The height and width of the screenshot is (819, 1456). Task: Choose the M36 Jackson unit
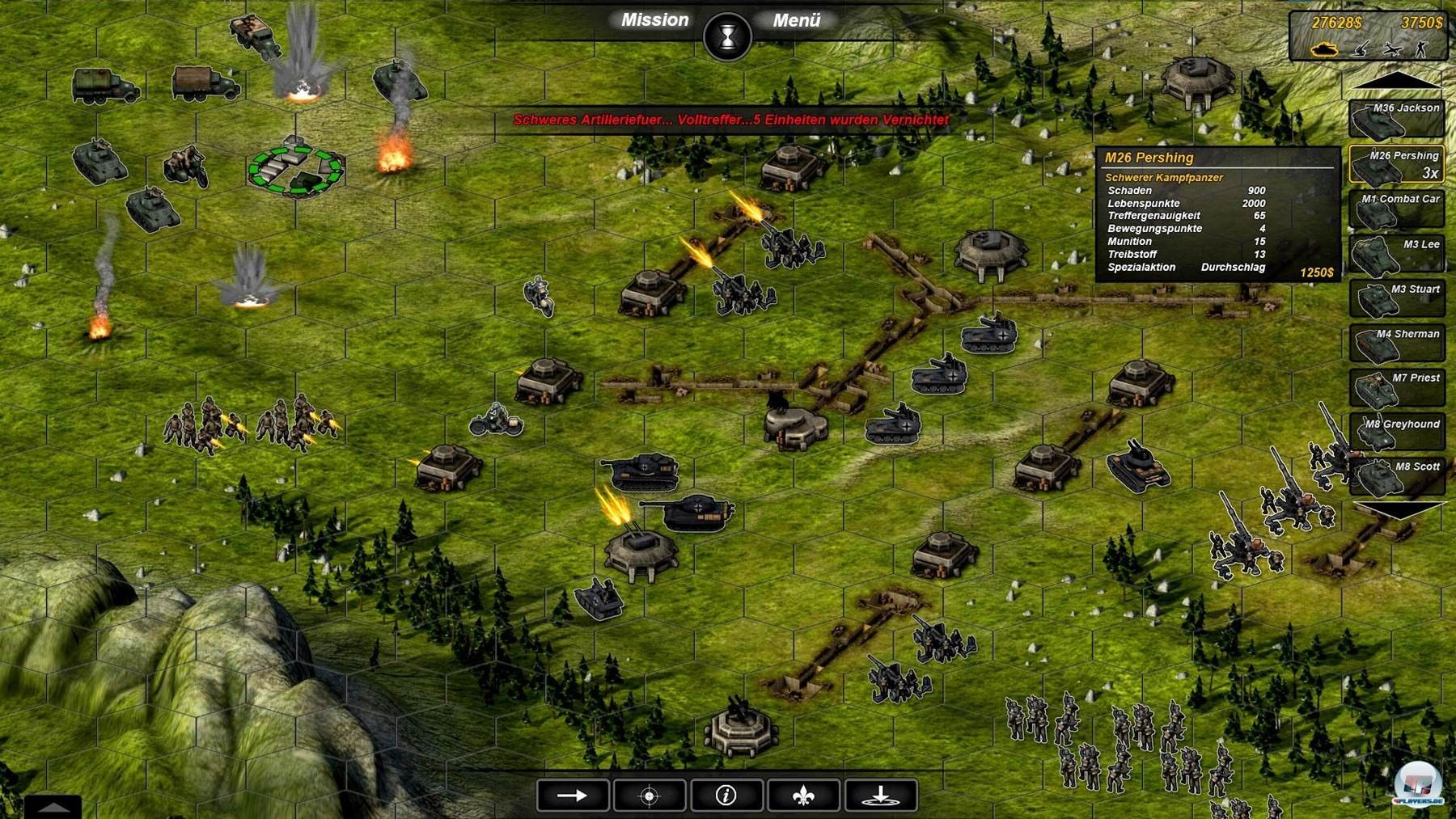[x=1396, y=119]
